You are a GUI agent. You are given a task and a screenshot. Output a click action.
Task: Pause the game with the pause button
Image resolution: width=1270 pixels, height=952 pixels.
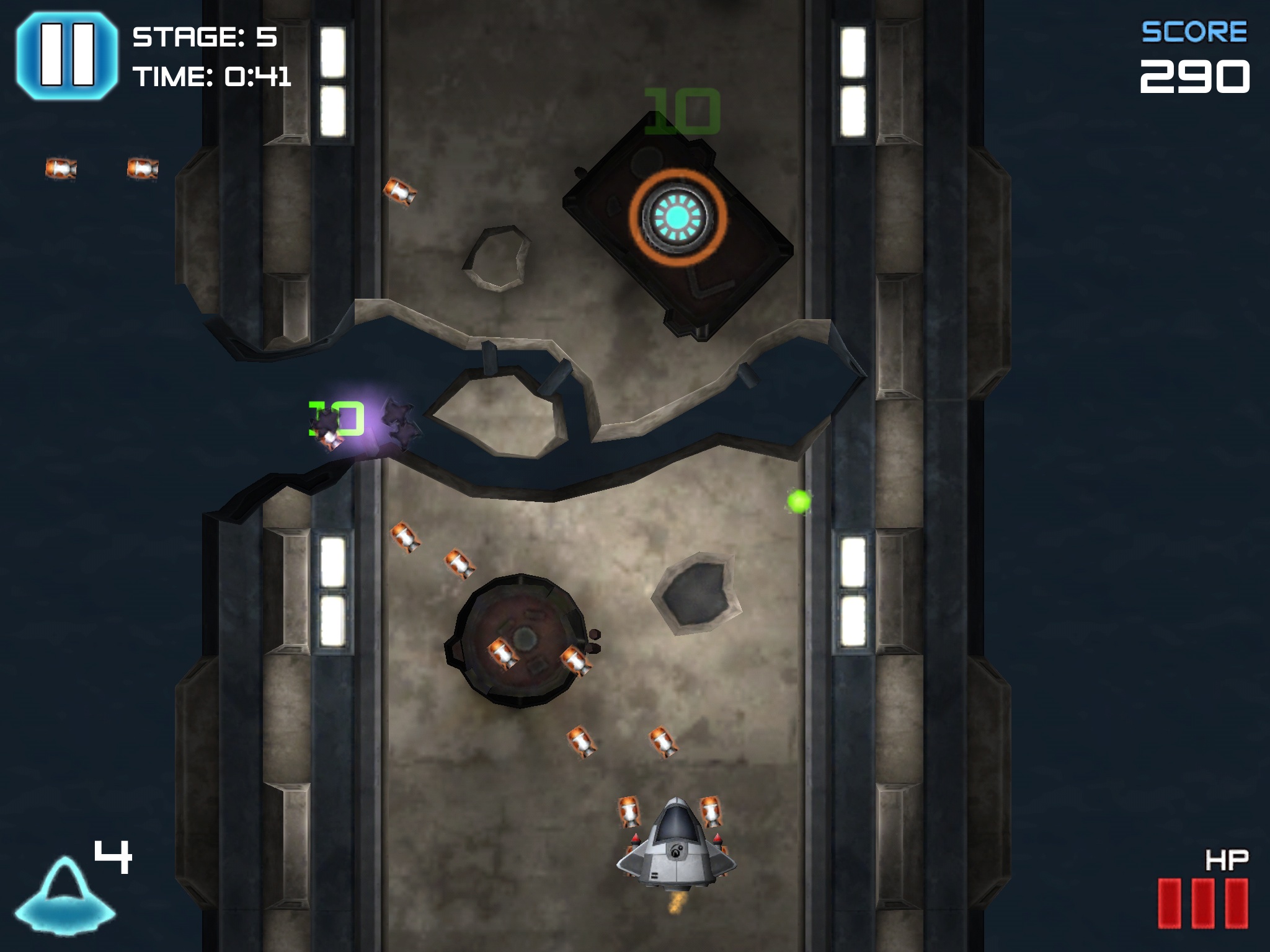66,55
